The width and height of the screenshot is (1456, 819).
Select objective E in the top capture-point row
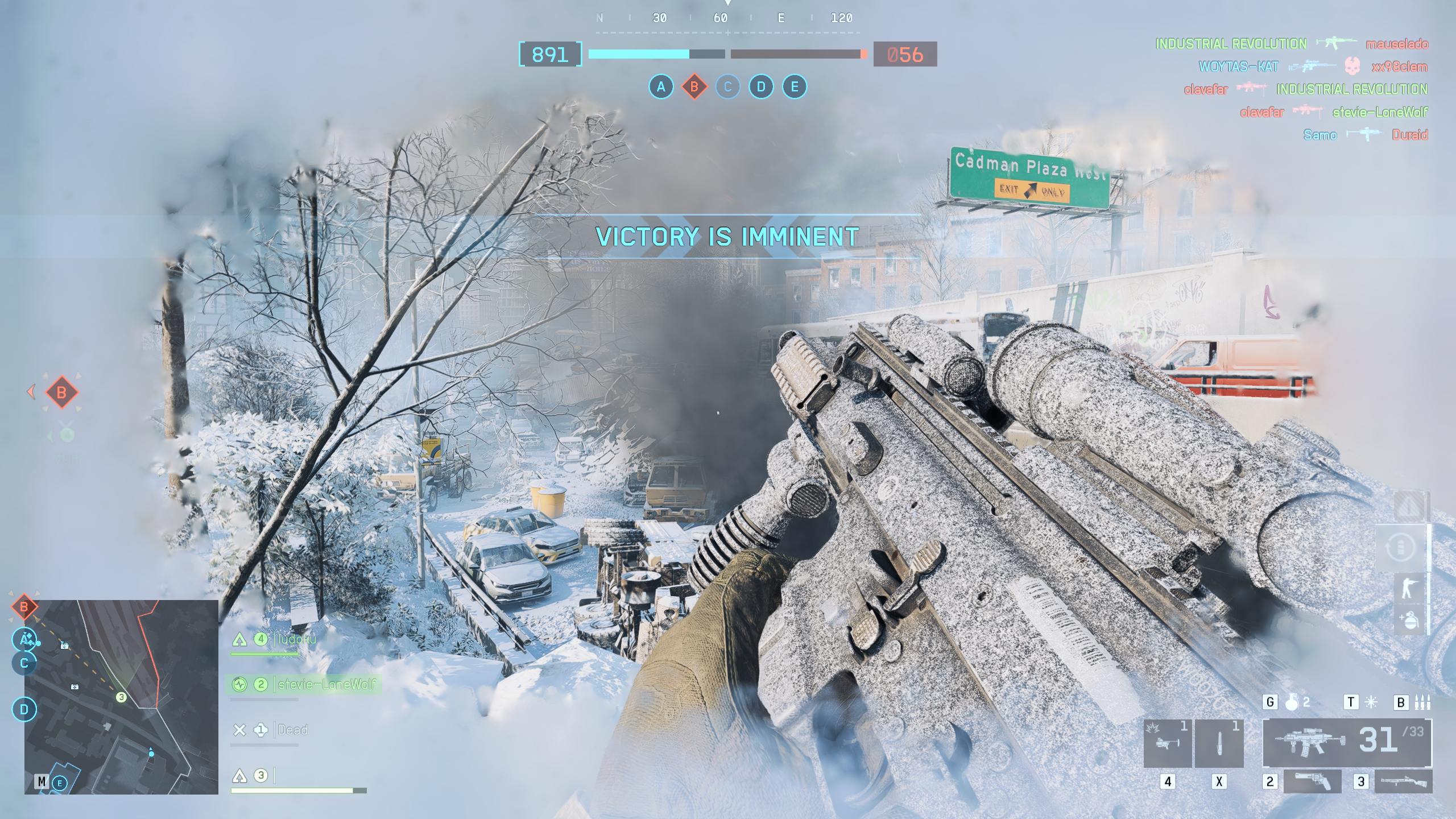pos(795,87)
